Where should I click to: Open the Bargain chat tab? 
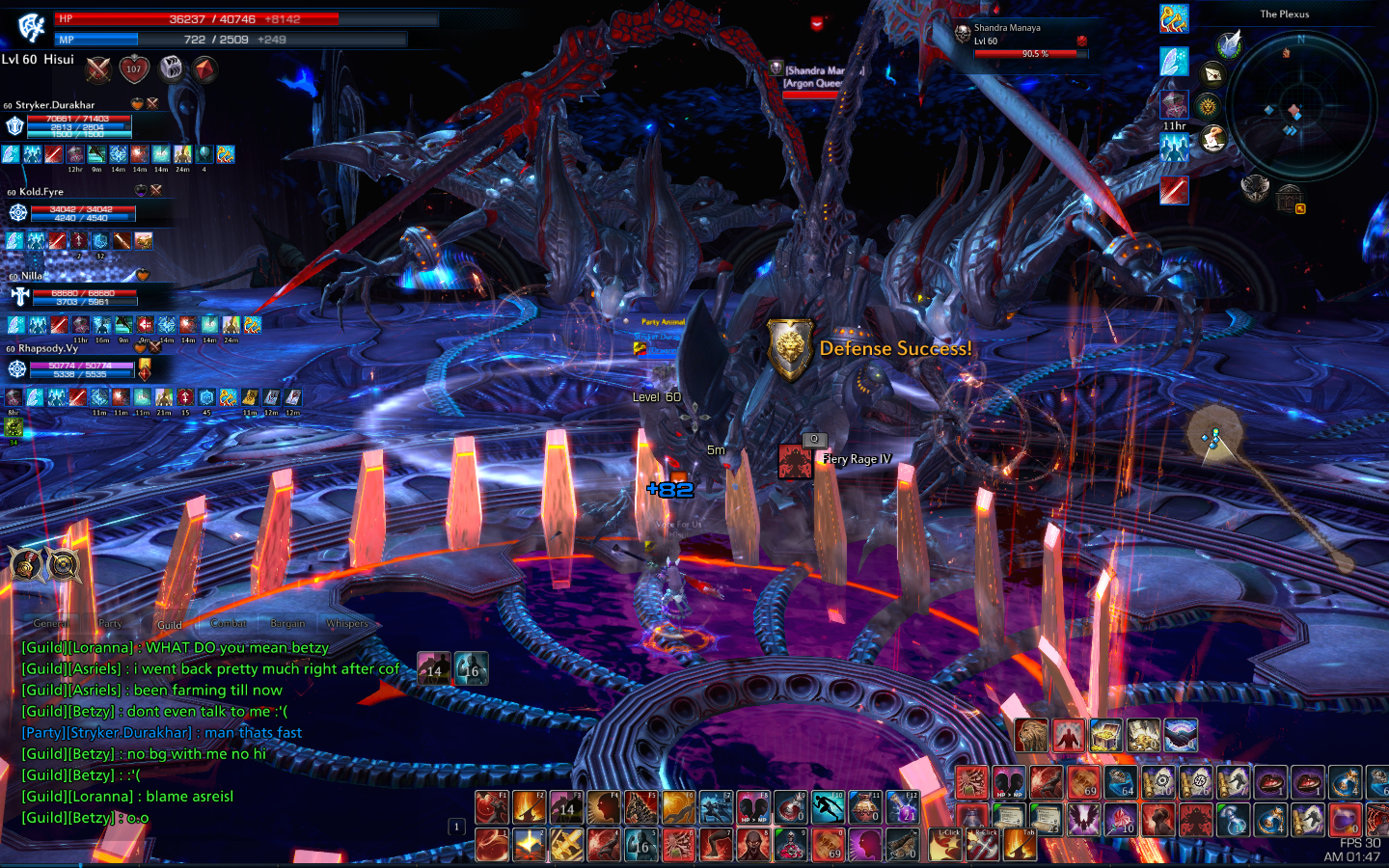[287, 623]
